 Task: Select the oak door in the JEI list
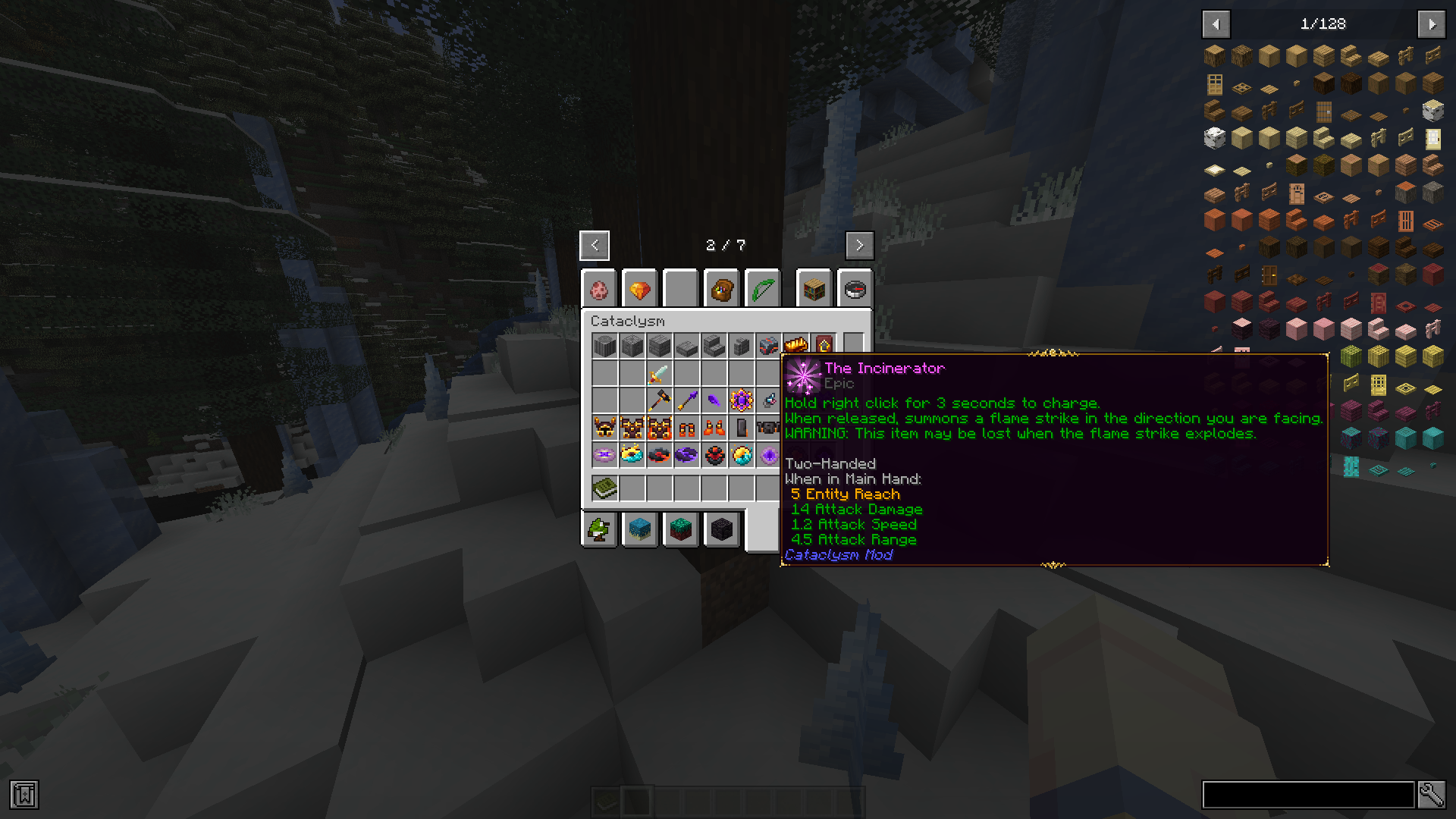1215,84
